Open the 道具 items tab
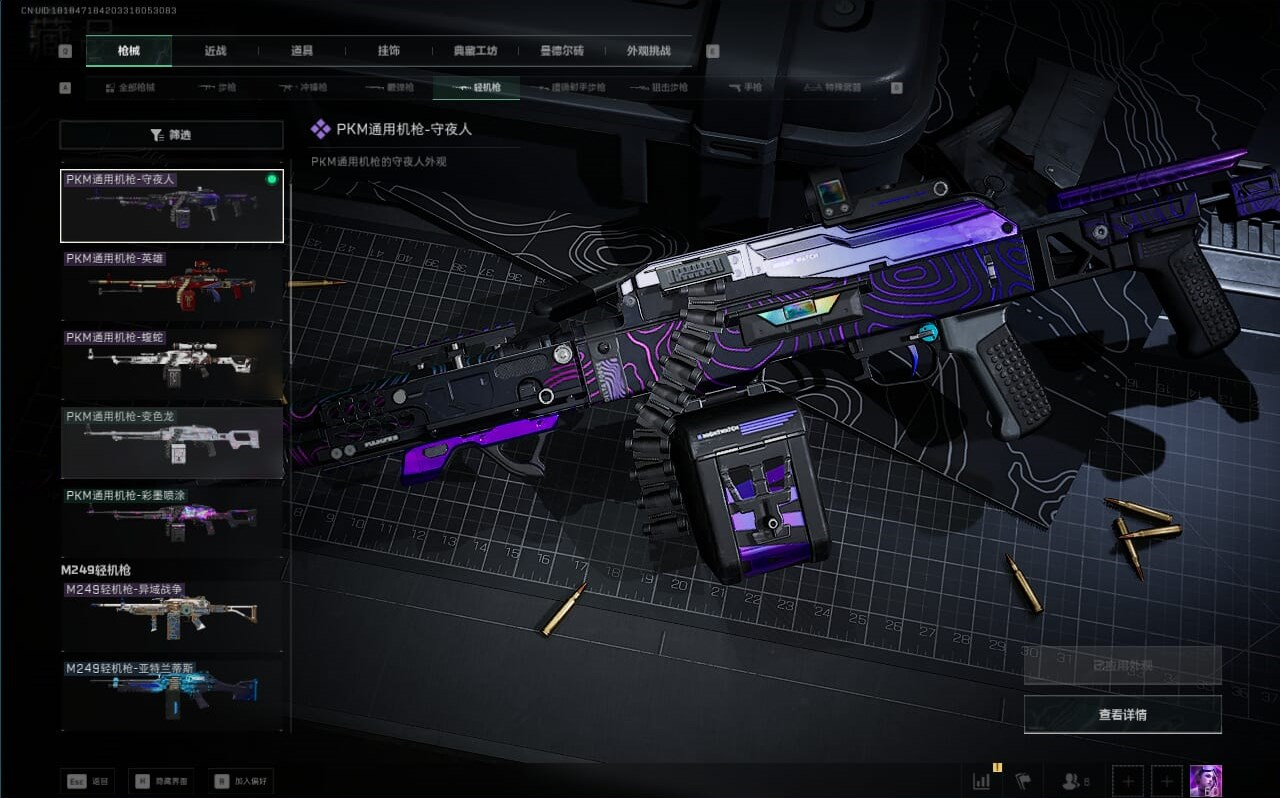This screenshot has height=798, width=1280. point(302,51)
